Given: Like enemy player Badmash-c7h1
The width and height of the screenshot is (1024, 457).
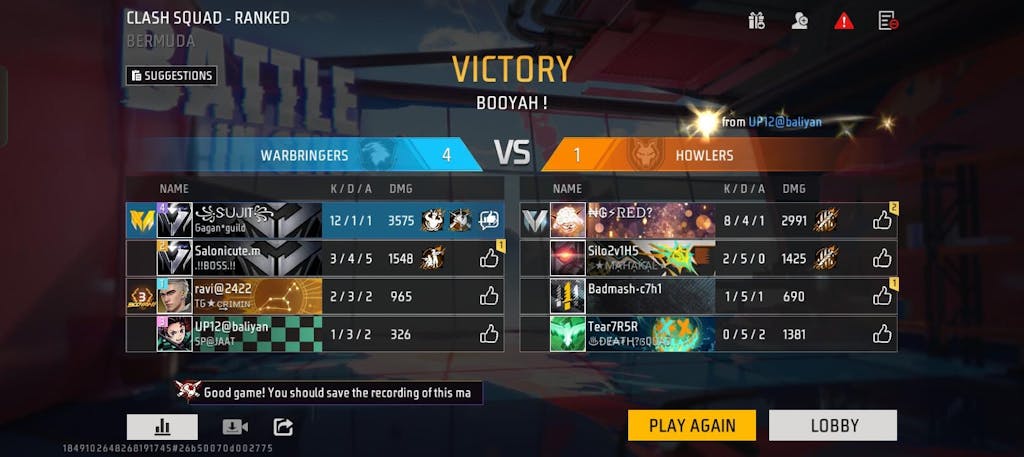Looking at the screenshot, I should click(x=882, y=296).
